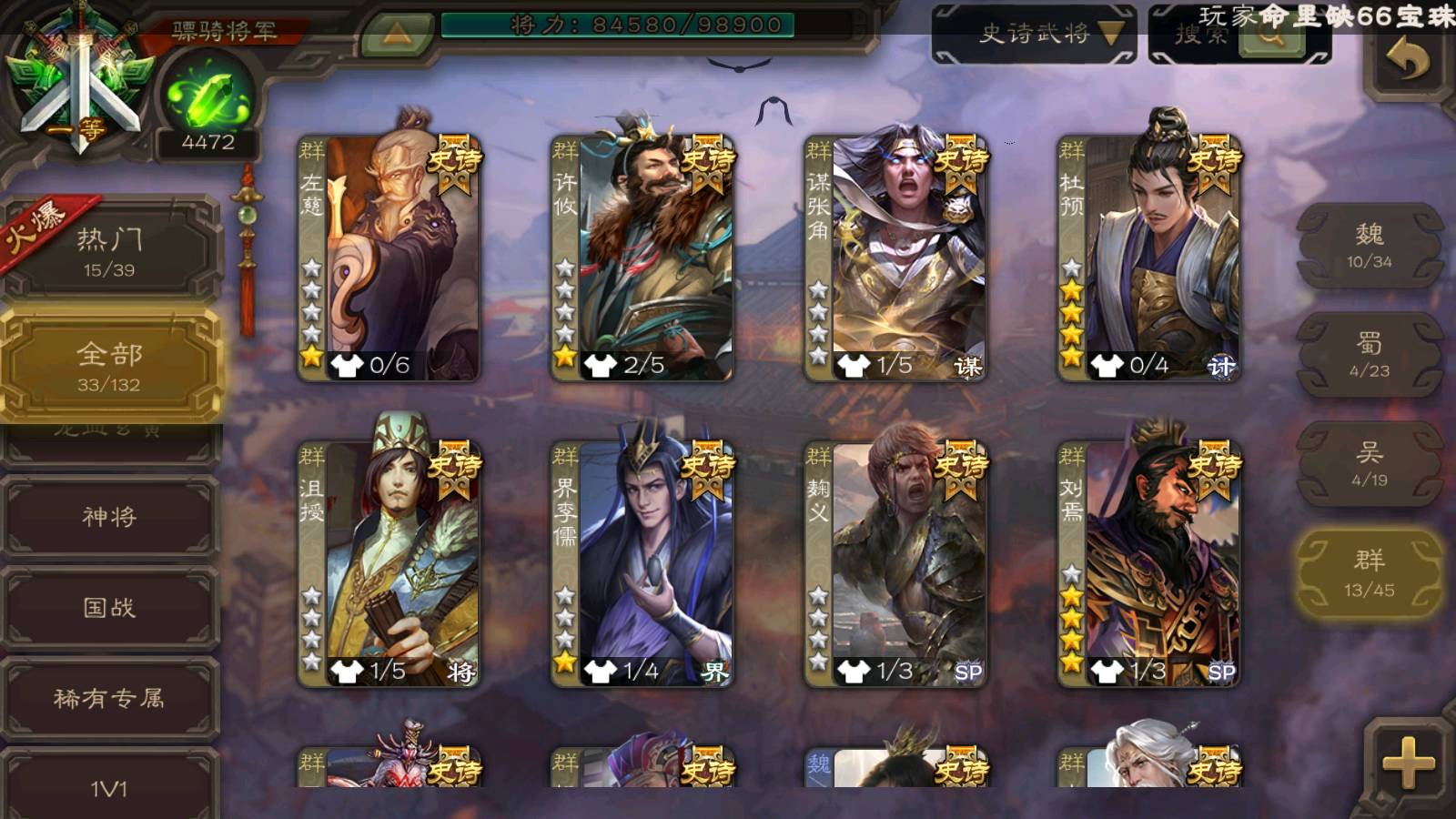Image resolution: width=1456 pixels, height=819 pixels.
Task: Select the 左慈 general card
Action: click(x=389, y=257)
